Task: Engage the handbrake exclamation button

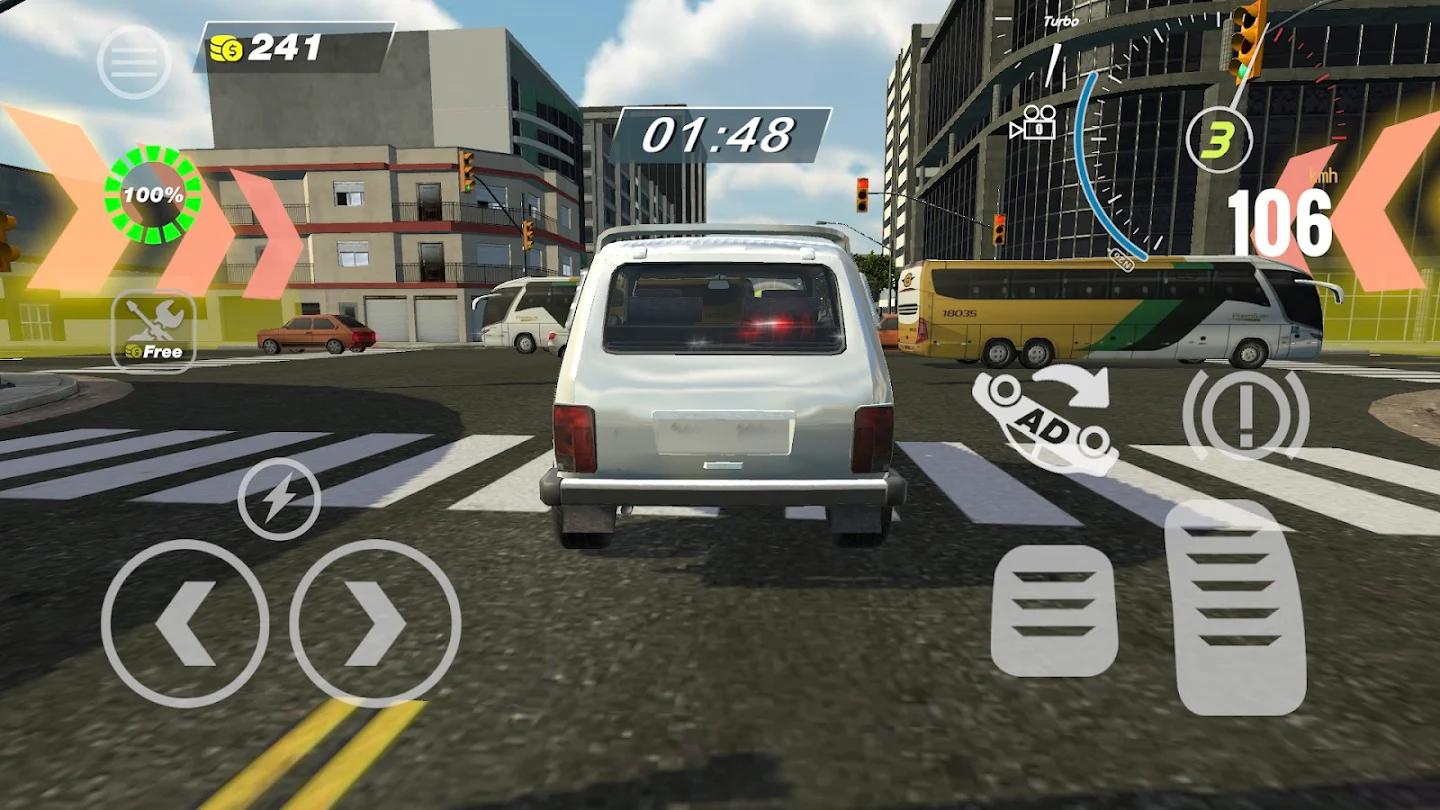Action: (1245, 415)
